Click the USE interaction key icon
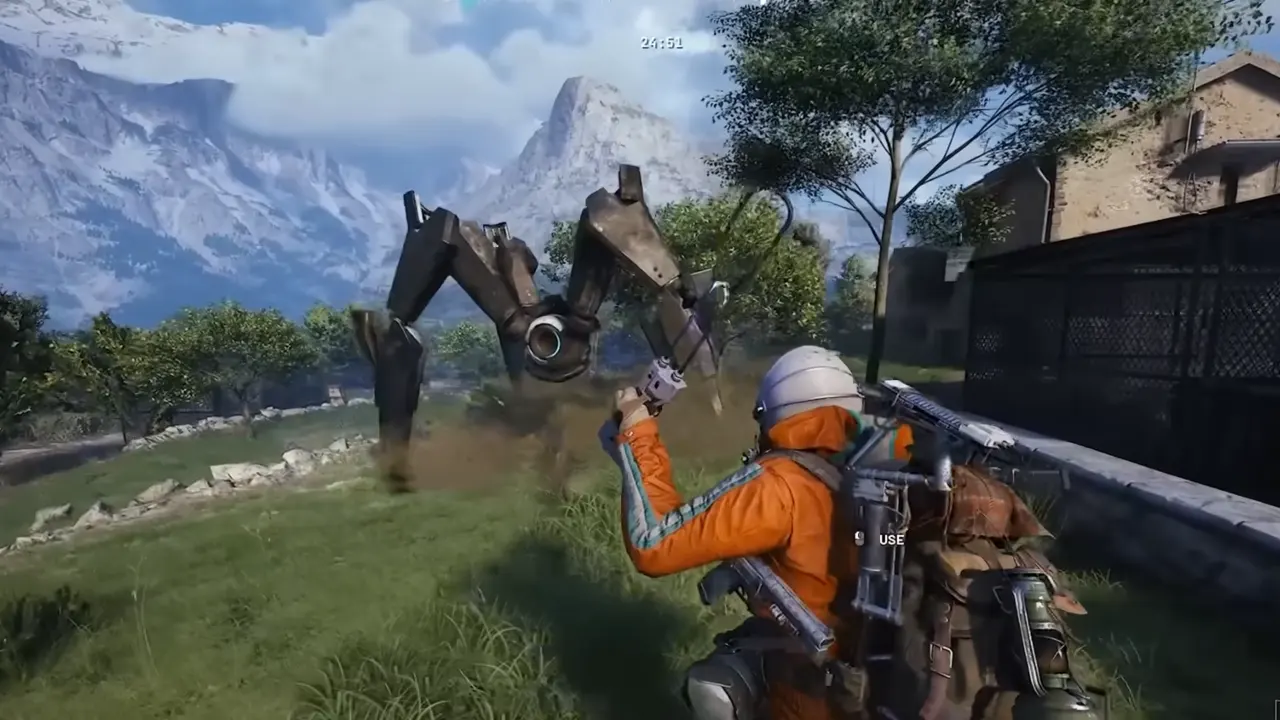Screen dimensions: 1280x720 pos(858,540)
